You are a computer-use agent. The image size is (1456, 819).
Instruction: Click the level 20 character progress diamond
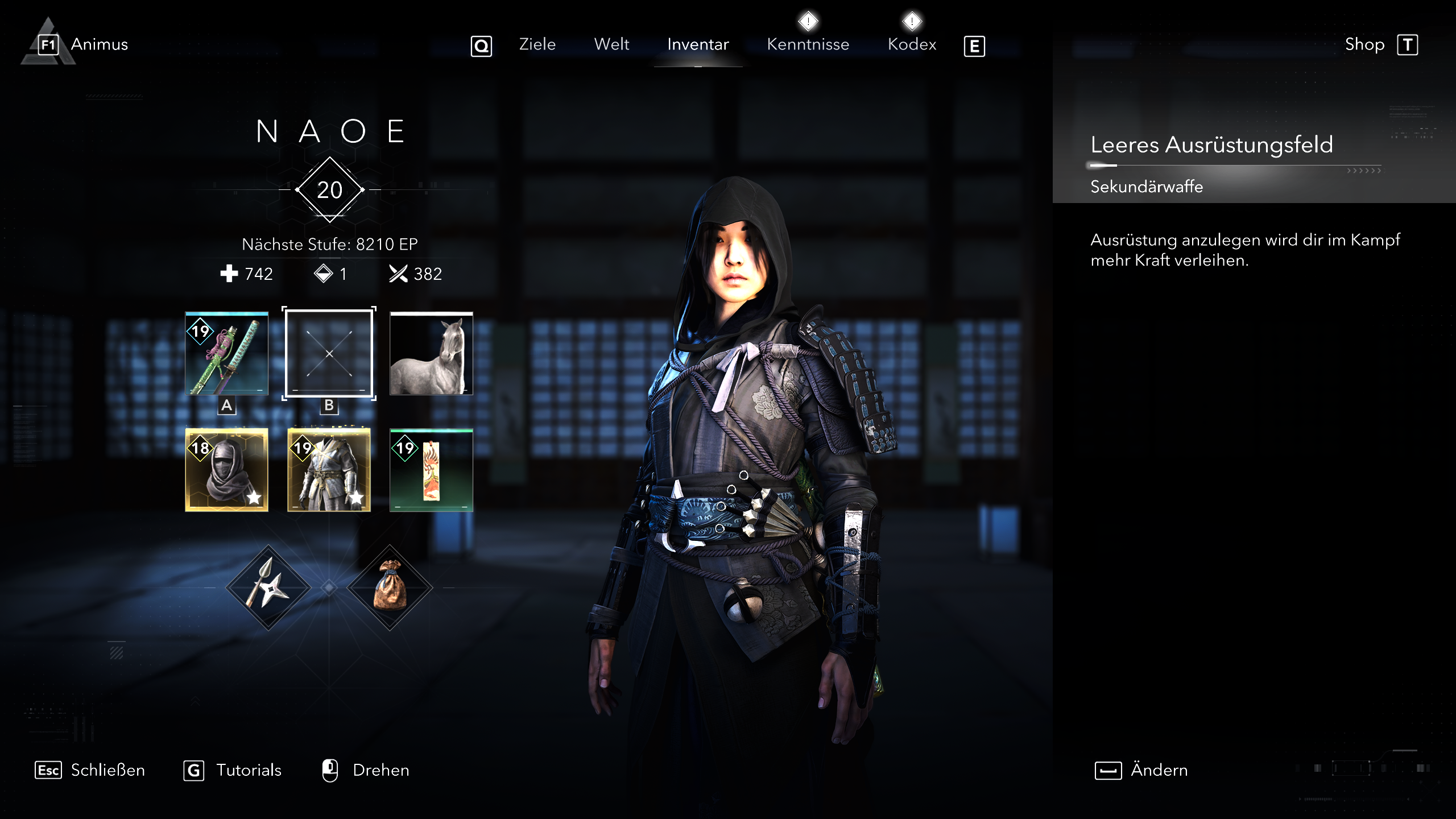coord(329,189)
